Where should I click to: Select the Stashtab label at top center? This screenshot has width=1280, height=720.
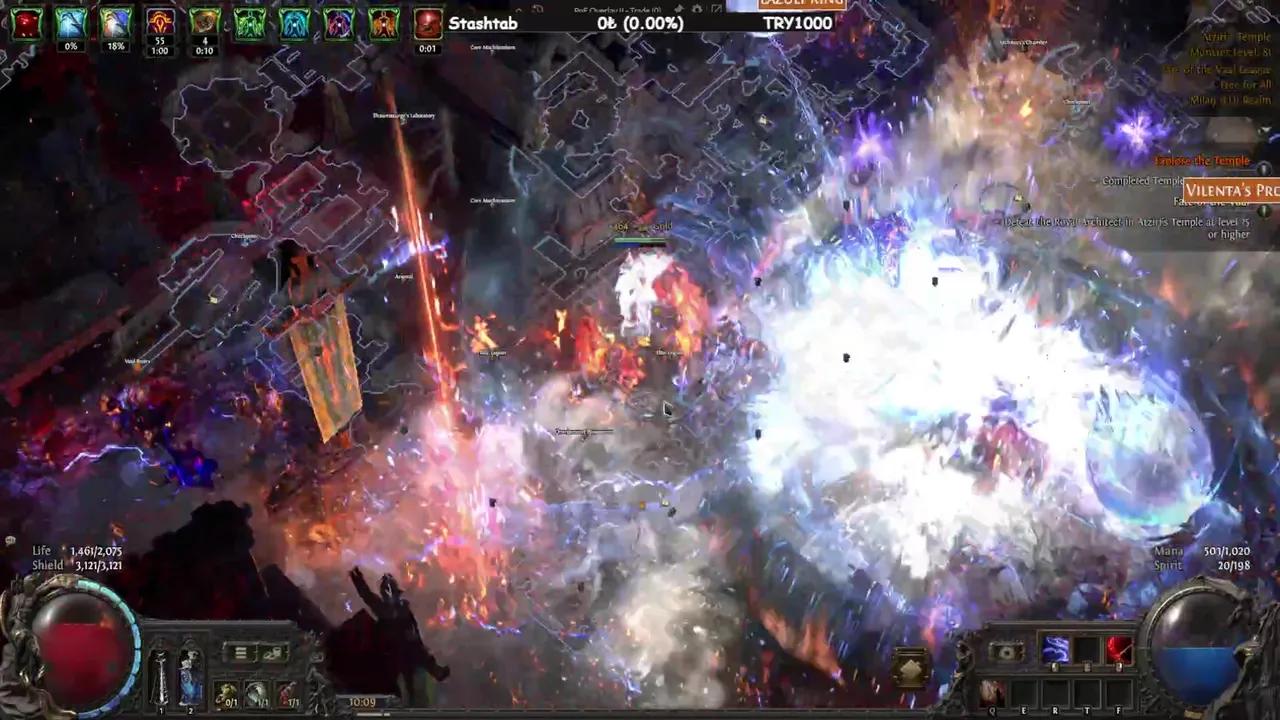click(x=483, y=23)
